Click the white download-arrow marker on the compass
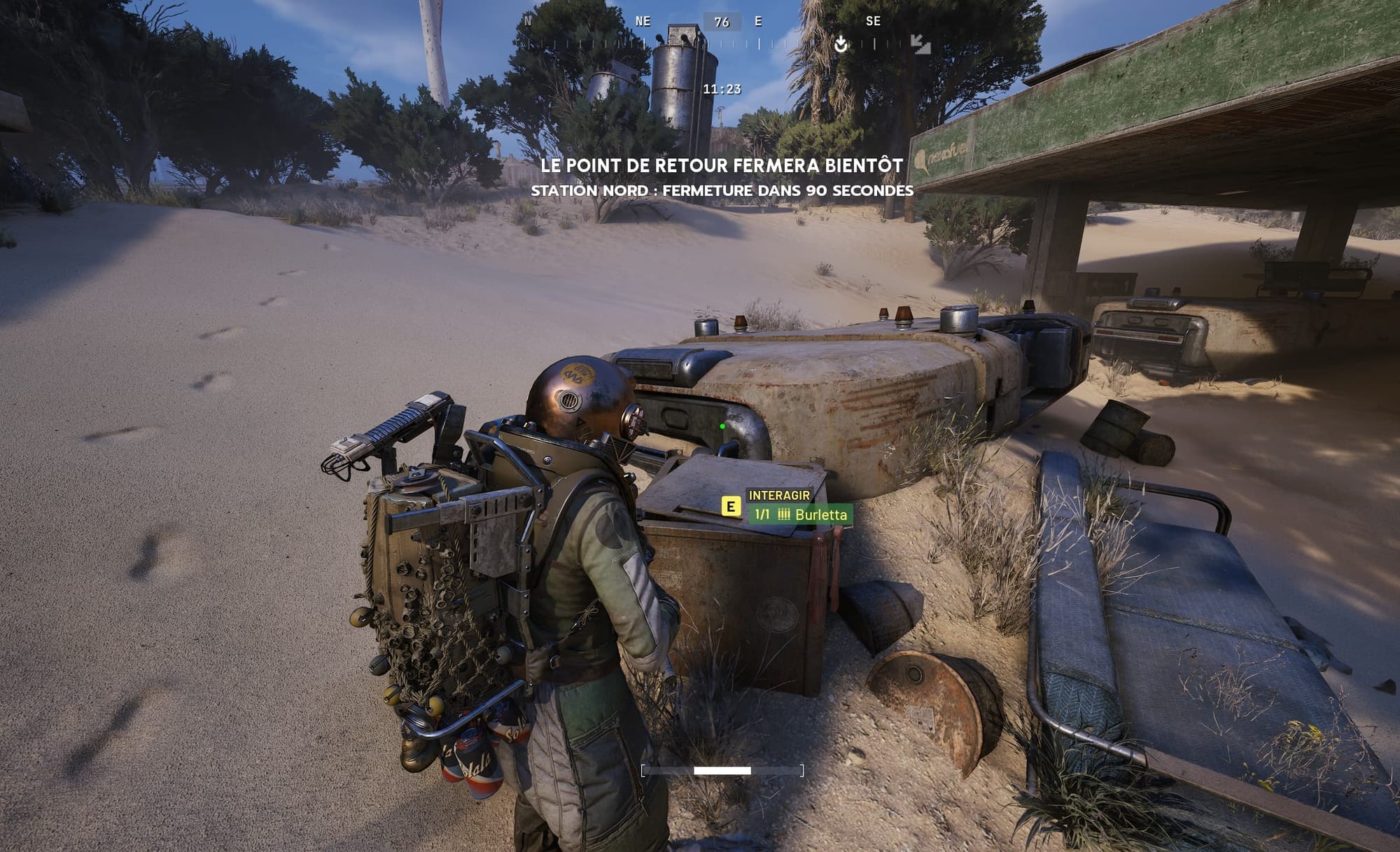 pos(841,44)
